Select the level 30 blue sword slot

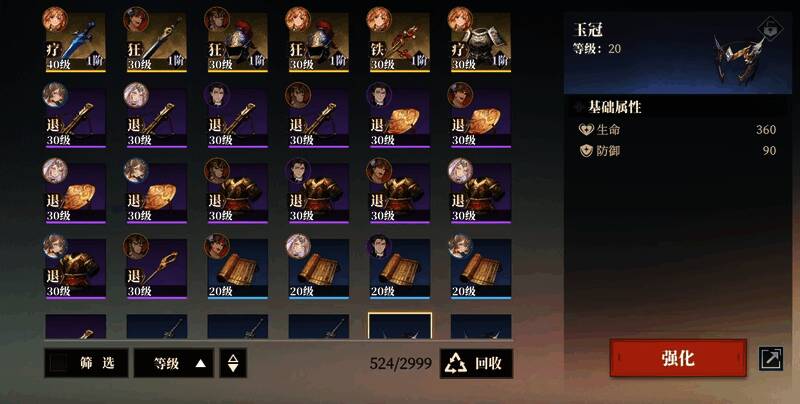tap(157, 41)
